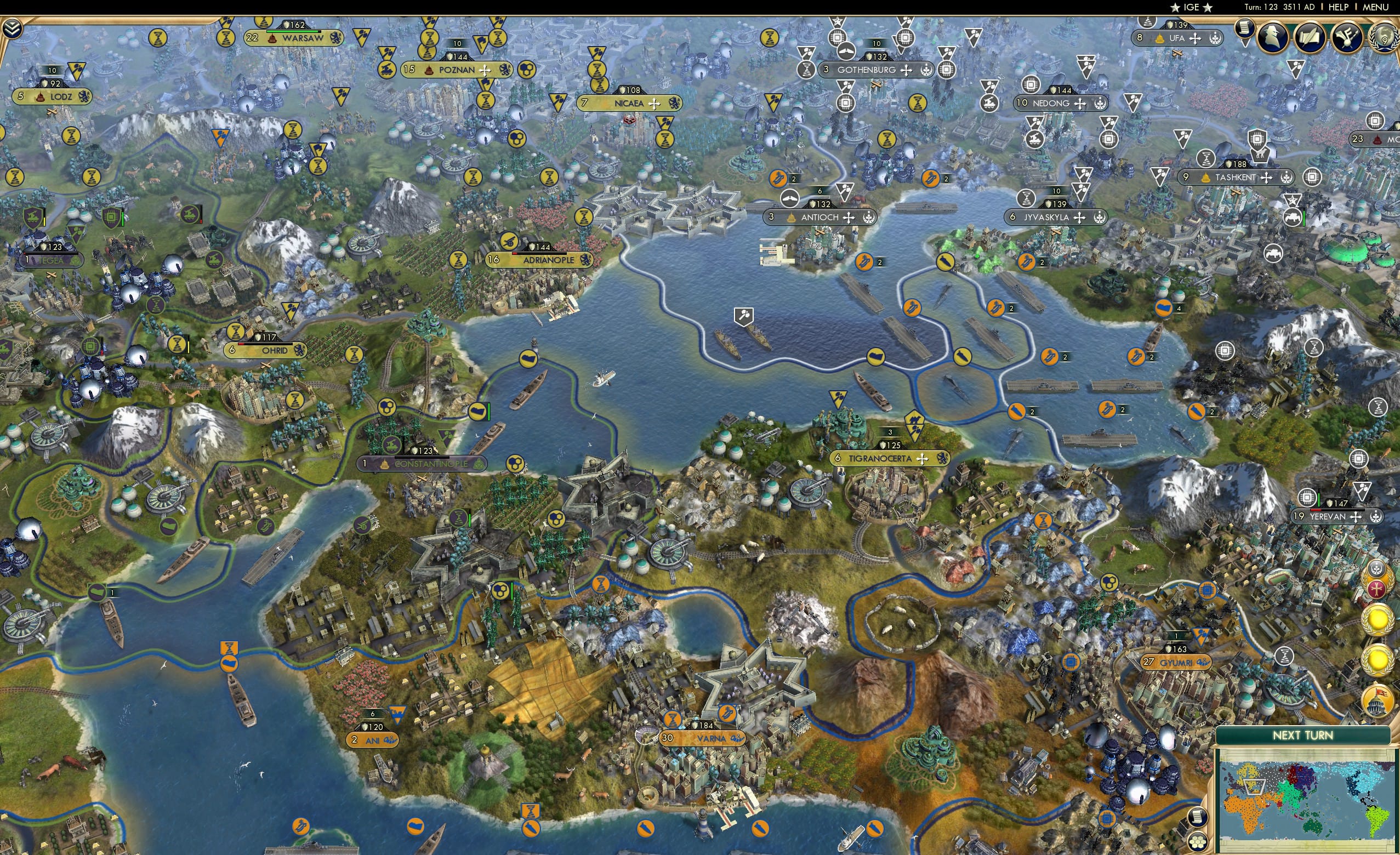Toggle strategic view with the hexagon minimap icon
The width and height of the screenshot is (1400, 855).
click(x=1199, y=841)
